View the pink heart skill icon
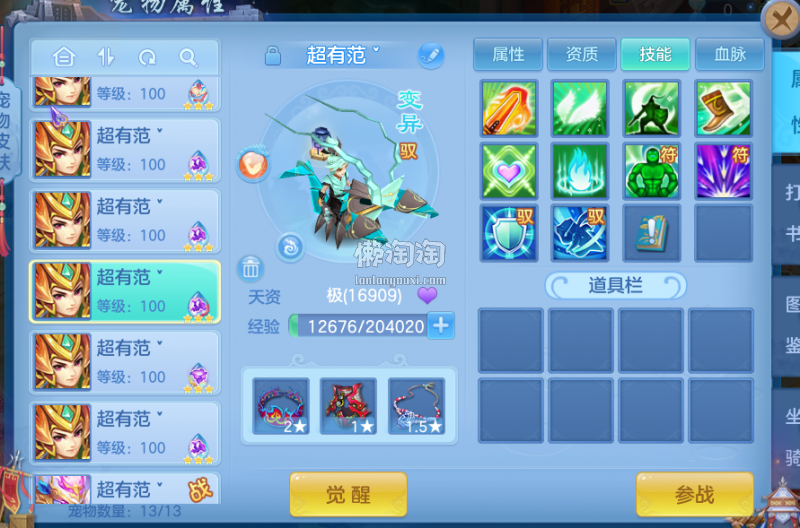The width and height of the screenshot is (800, 528). [x=509, y=171]
